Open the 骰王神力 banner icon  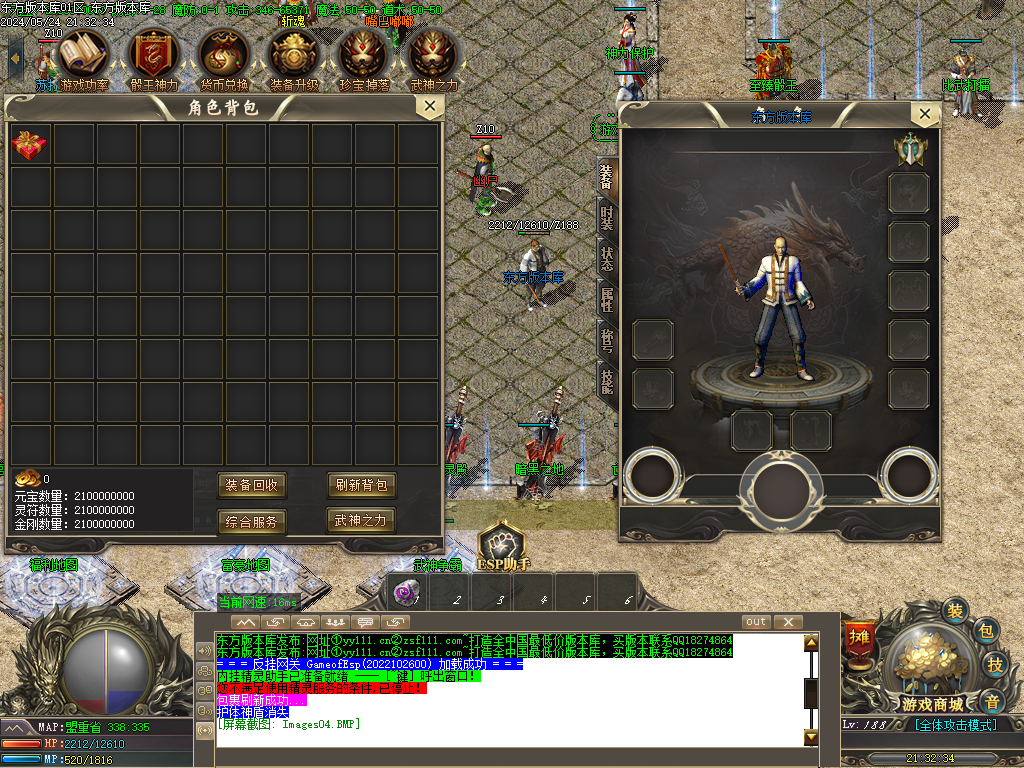point(154,54)
